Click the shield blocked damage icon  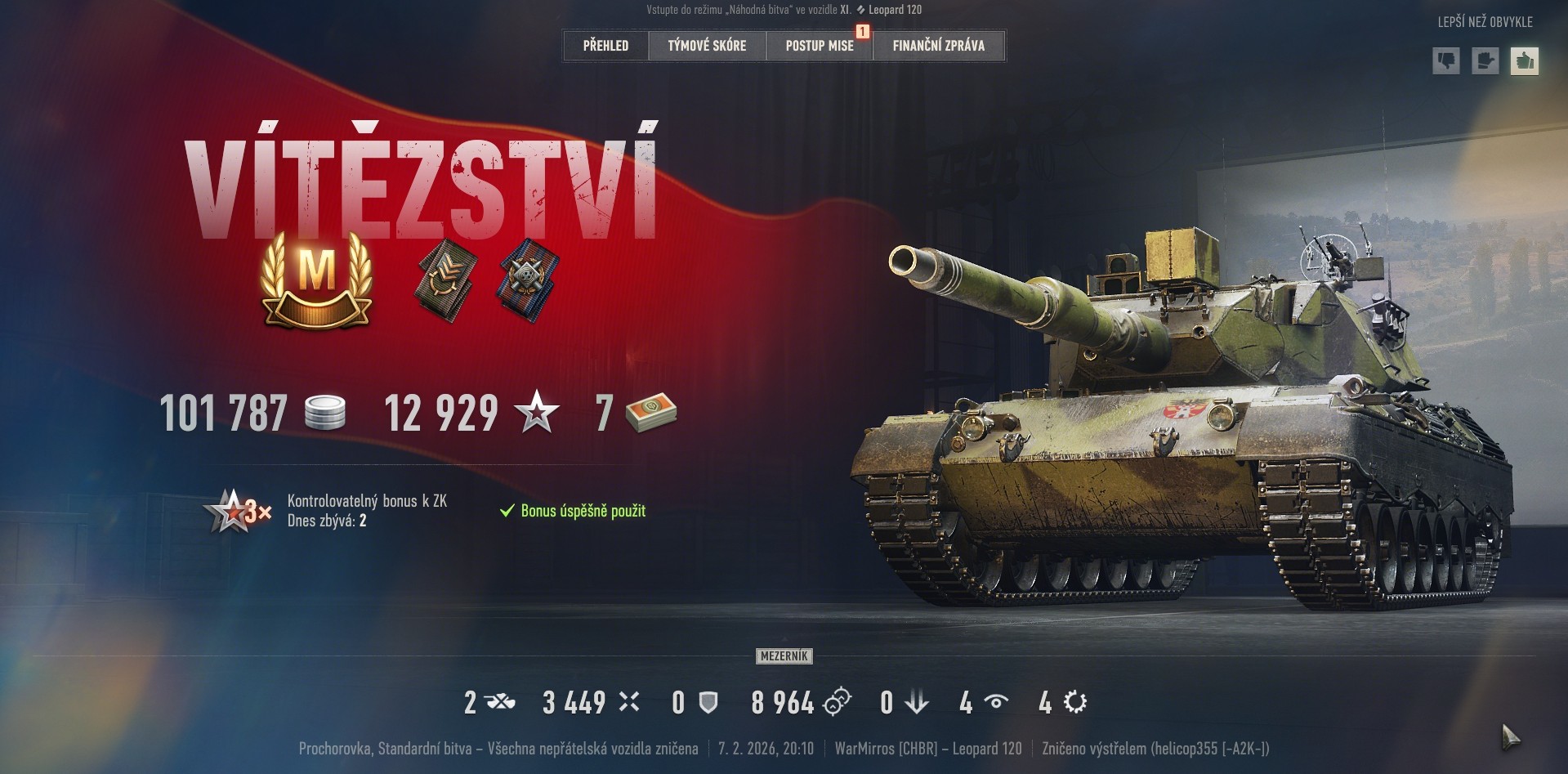pos(708,702)
